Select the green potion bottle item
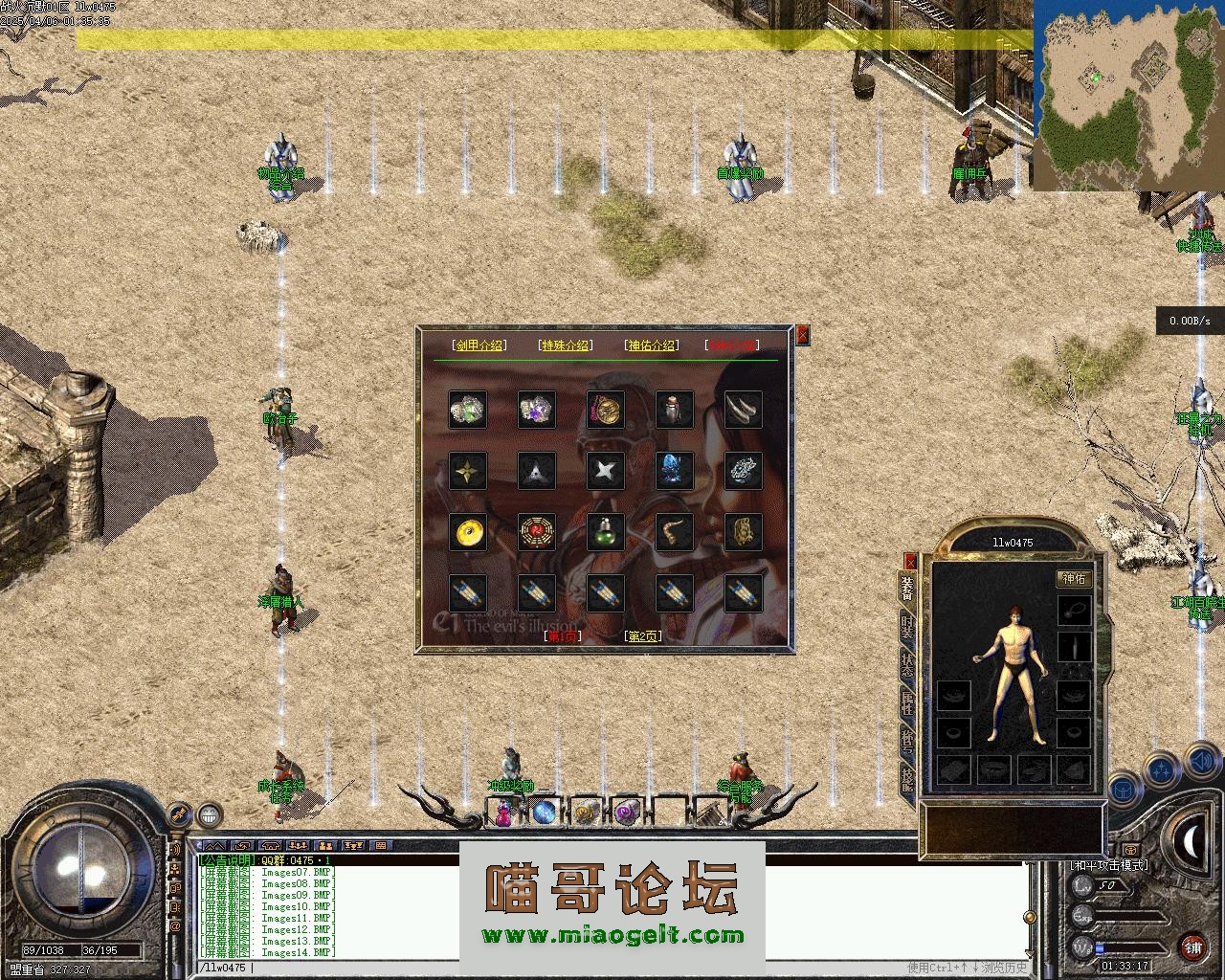This screenshot has height=980, width=1225. pyautogui.click(x=605, y=532)
